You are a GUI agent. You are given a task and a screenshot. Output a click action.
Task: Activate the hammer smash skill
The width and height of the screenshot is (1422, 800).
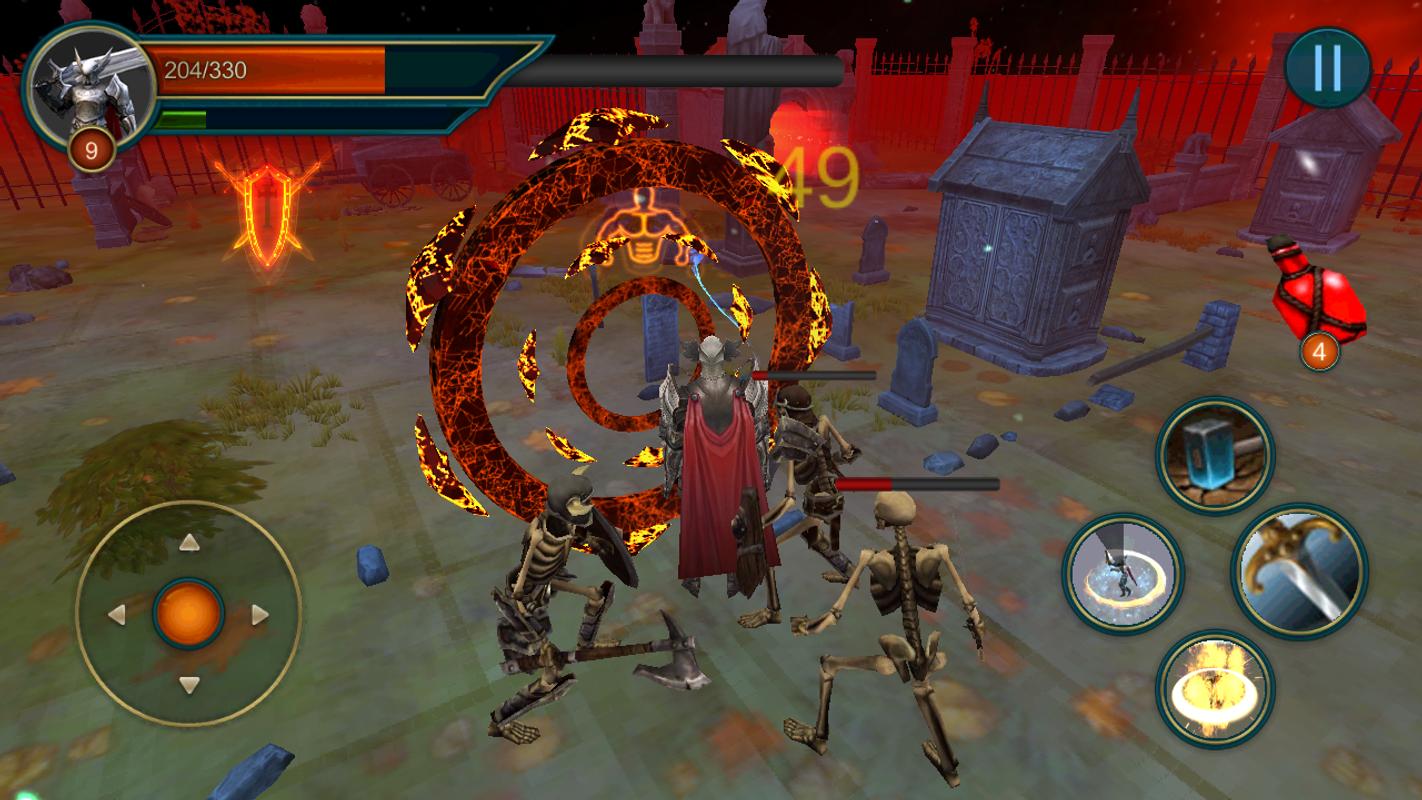tap(1214, 456)
